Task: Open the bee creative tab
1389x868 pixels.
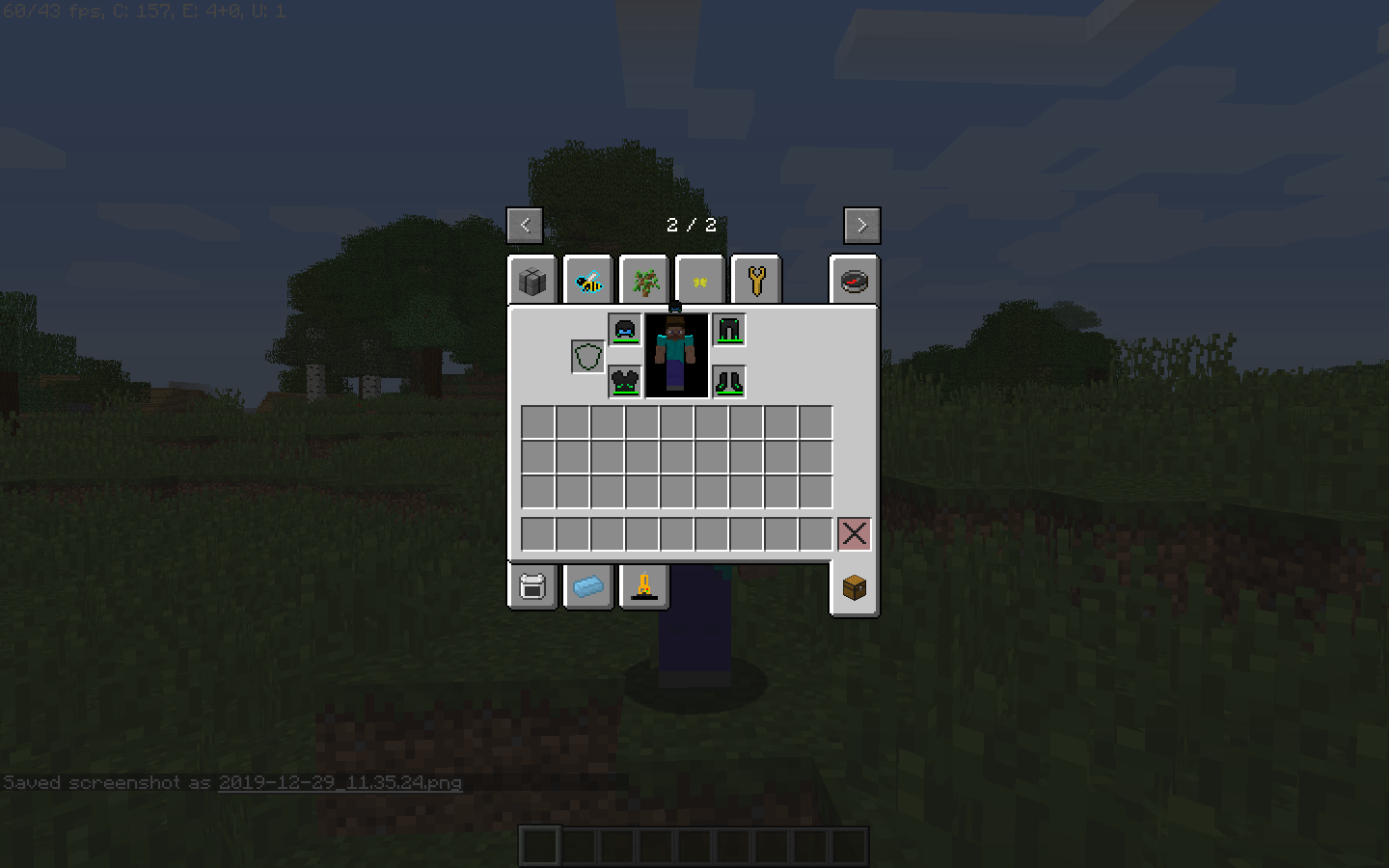Action: point(587,280)
